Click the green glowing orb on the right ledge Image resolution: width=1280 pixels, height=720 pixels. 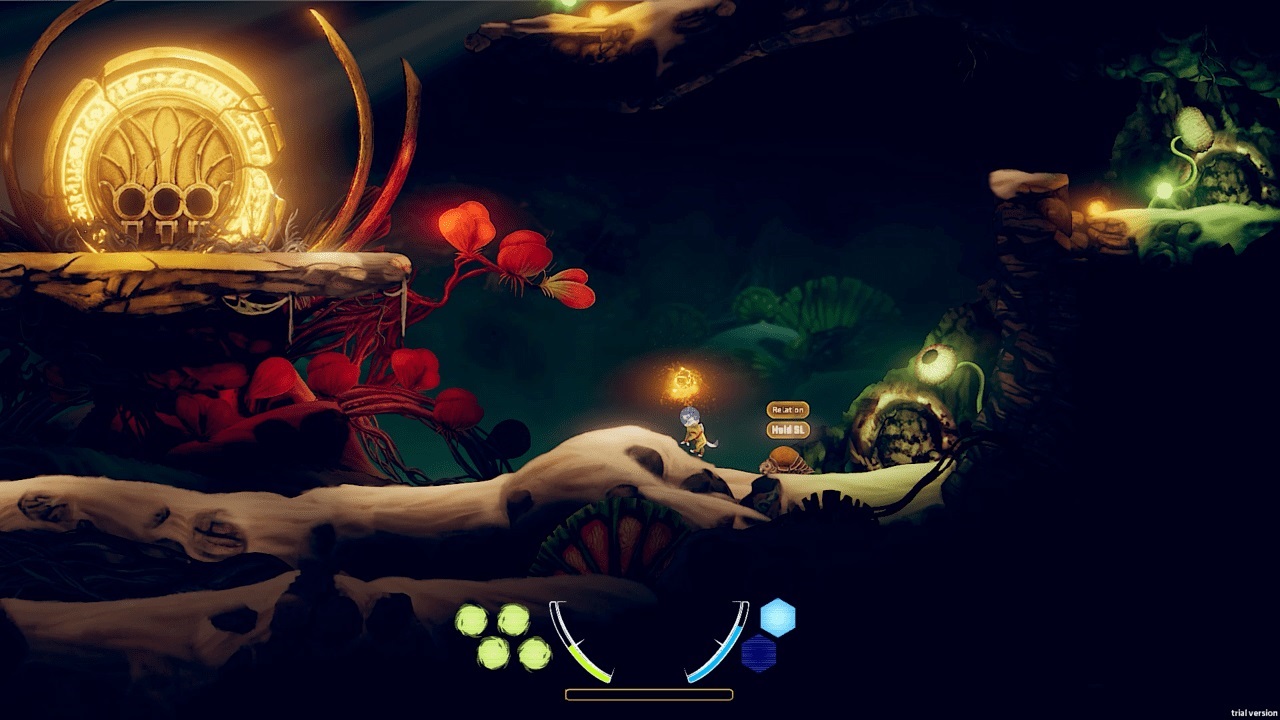pyautogui.click(x=1162, y=189)
